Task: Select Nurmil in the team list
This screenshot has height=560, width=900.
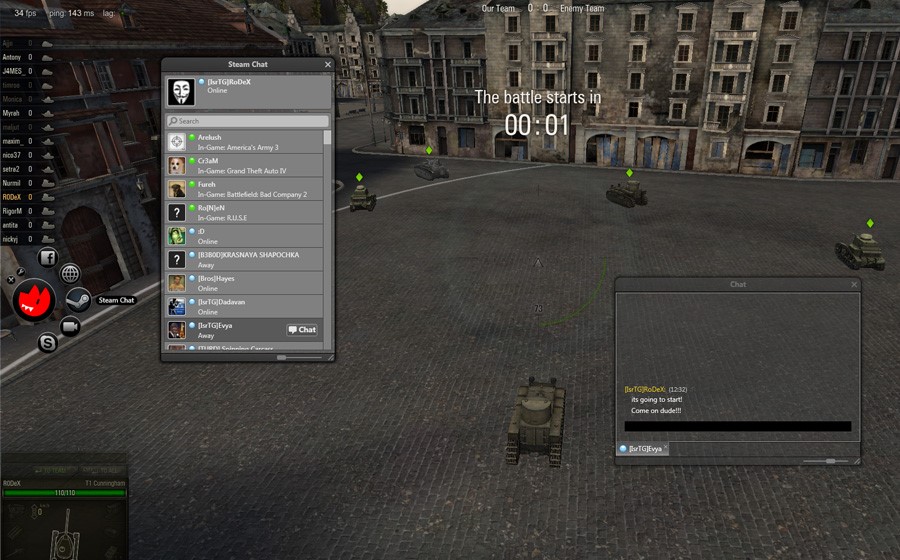Action: coord(13,184)
